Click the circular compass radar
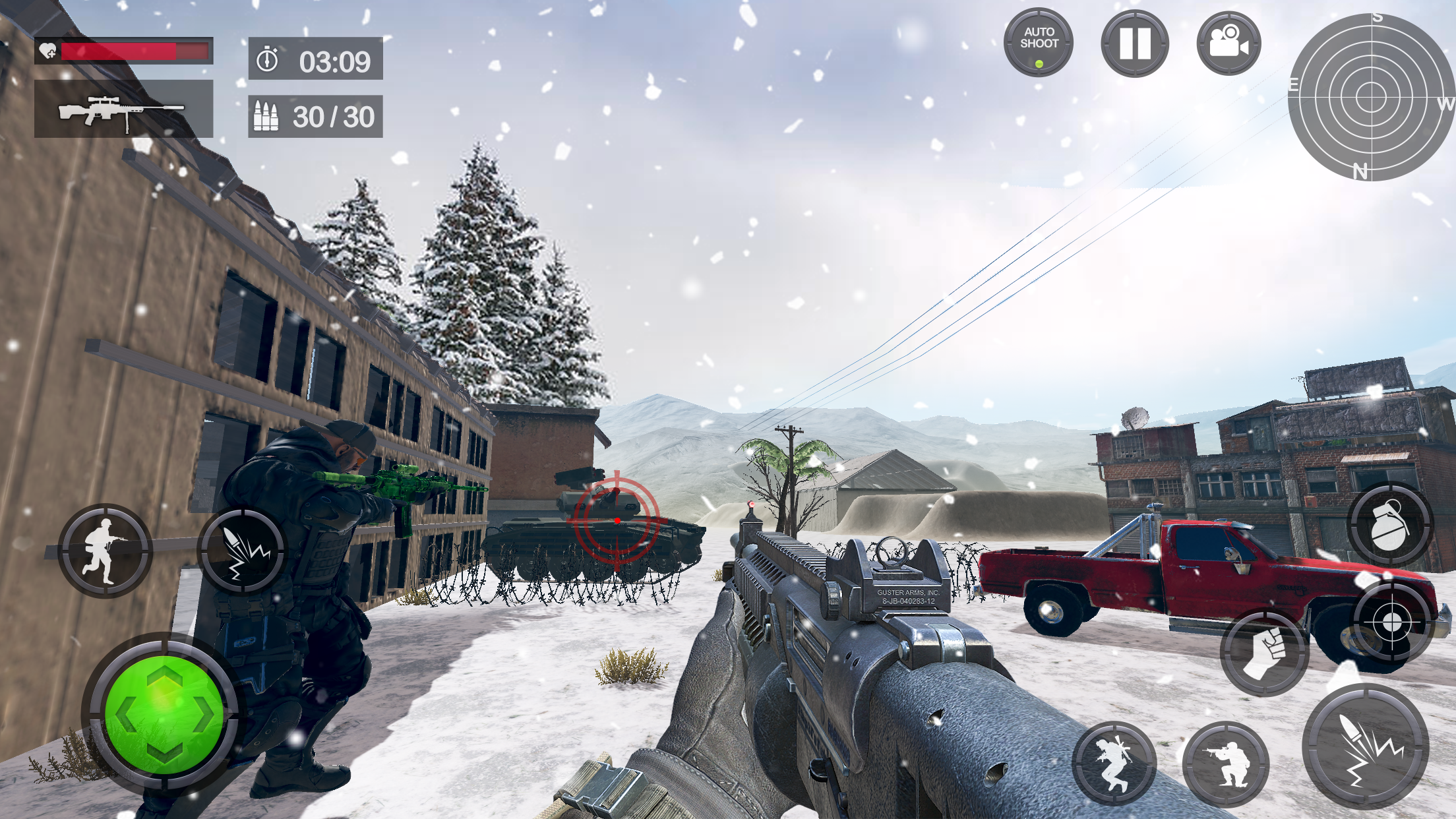 tap(1372, 97)
